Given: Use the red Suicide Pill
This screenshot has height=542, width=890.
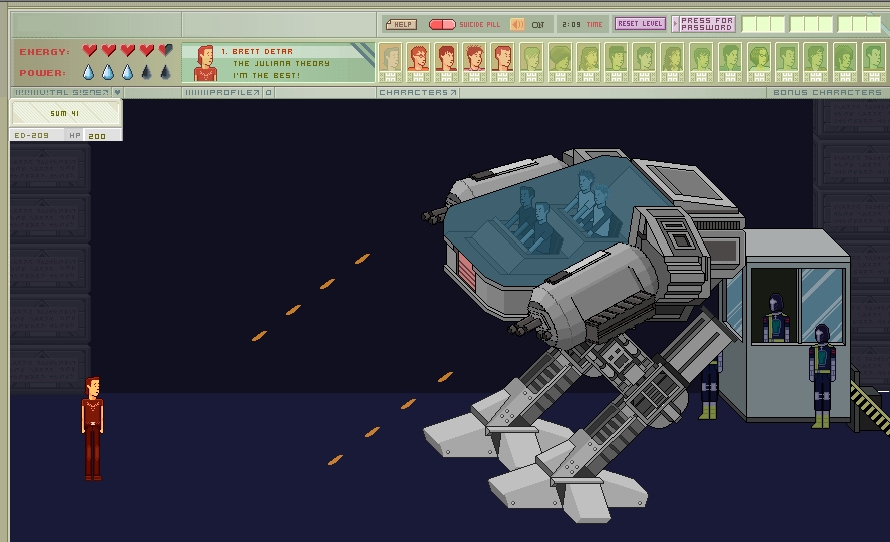Looking at the screenshot, I should point(443,24).
